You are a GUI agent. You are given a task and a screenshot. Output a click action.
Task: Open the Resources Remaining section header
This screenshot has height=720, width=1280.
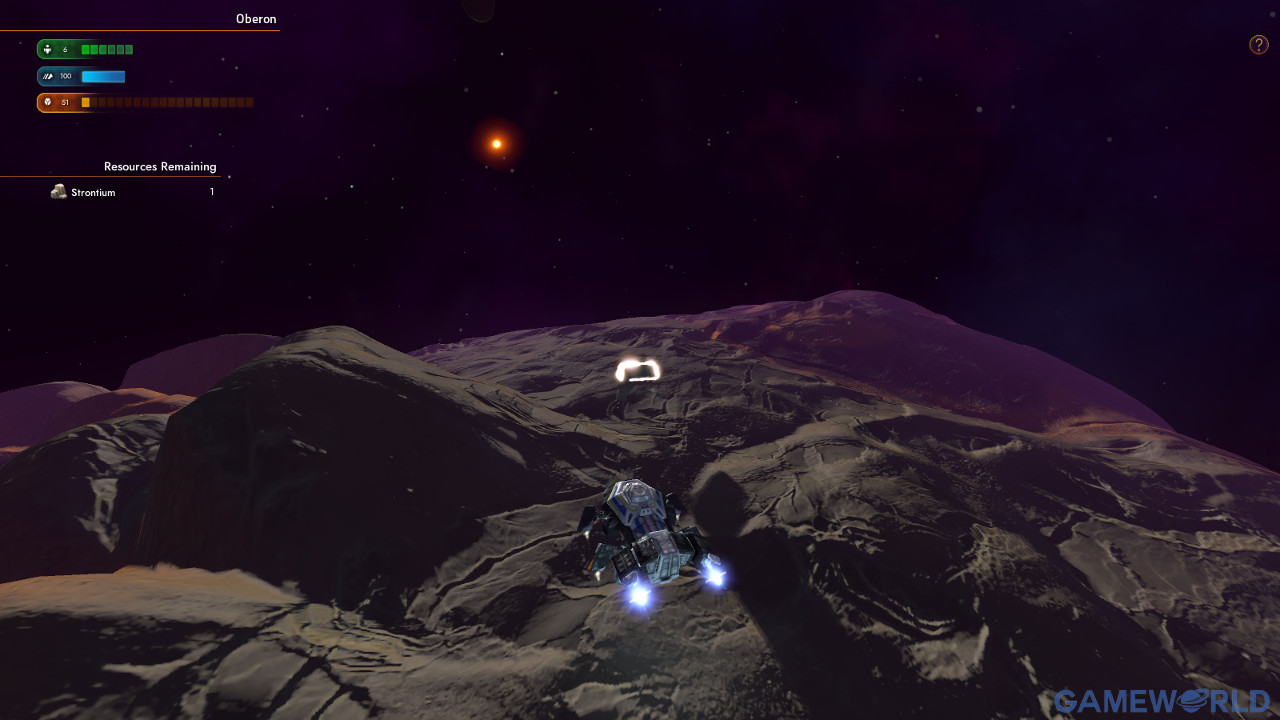click(x=160, y=167)
